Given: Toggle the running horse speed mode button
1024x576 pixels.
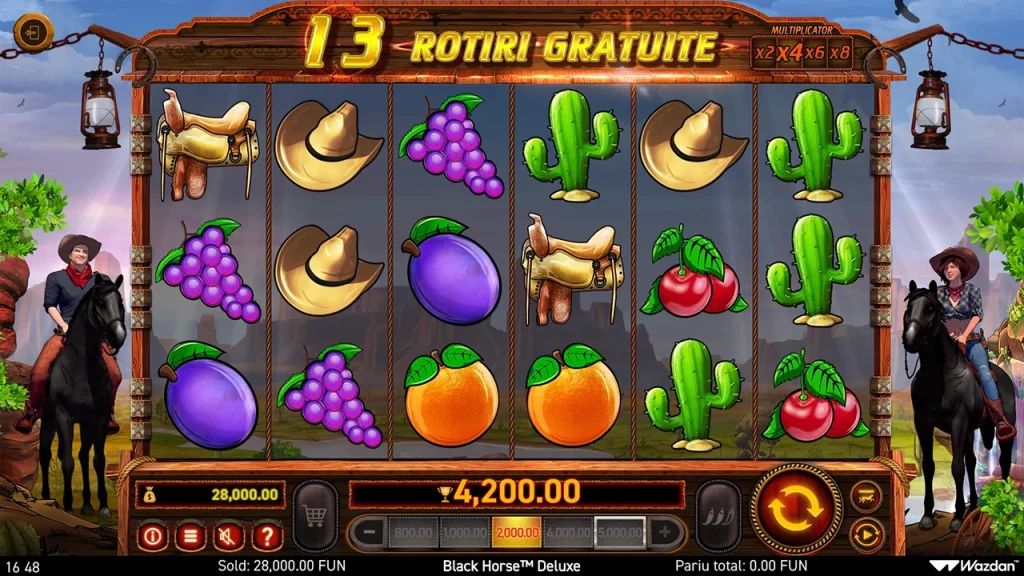Looking at the screenshot, I should pyautogui.click(x=866, y=495).
